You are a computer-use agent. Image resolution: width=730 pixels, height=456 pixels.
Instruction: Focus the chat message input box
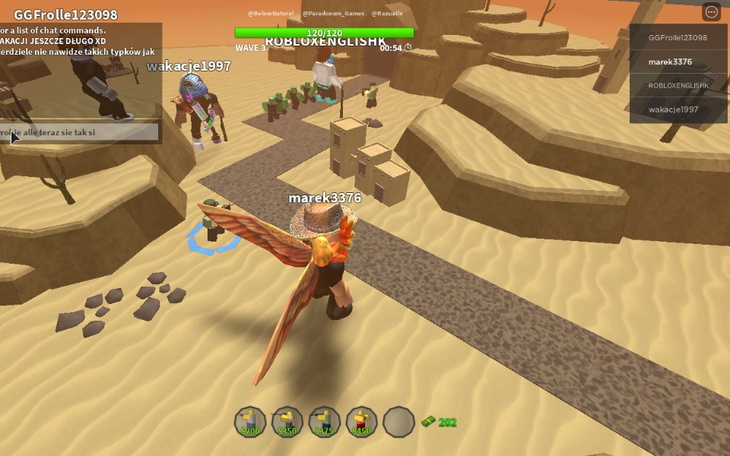coord(80,132)
